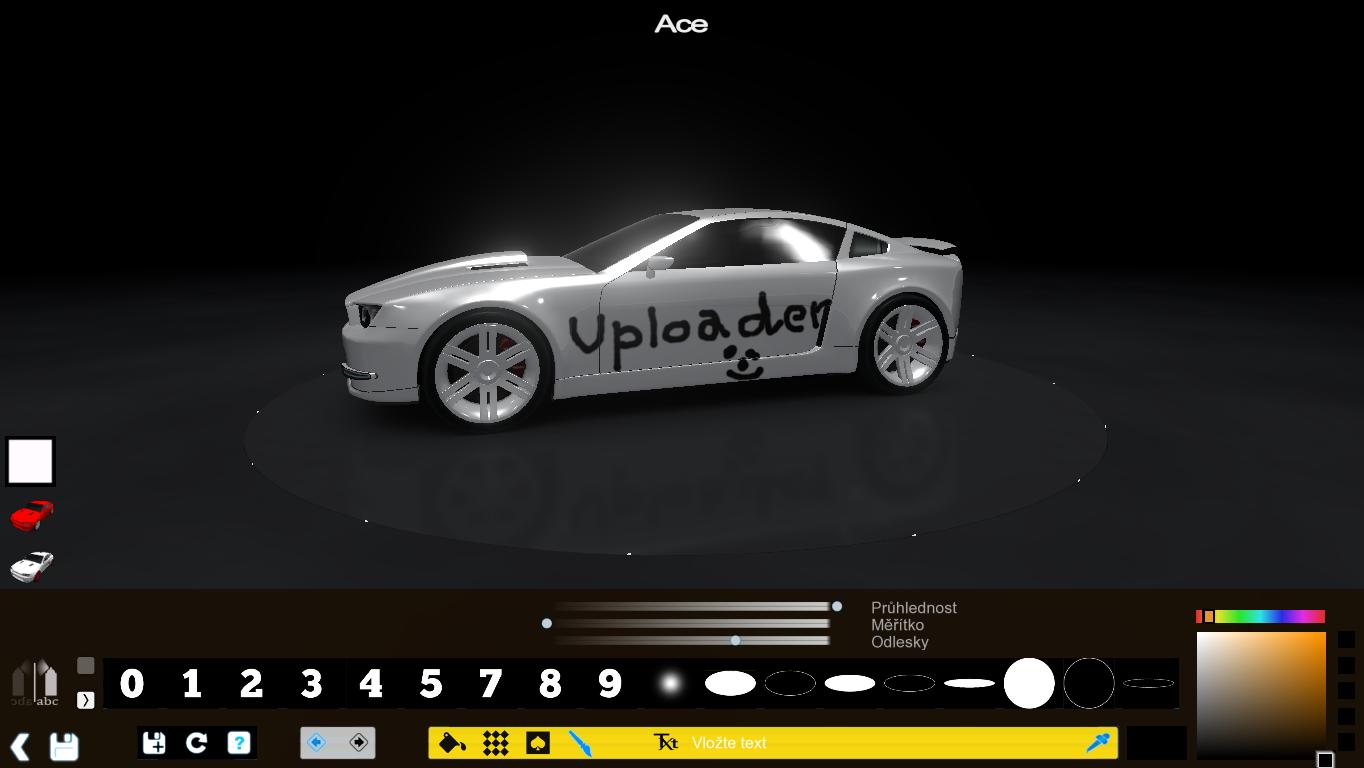
Task: Pick the spade decal tool
Action: (x=538, y=743)
